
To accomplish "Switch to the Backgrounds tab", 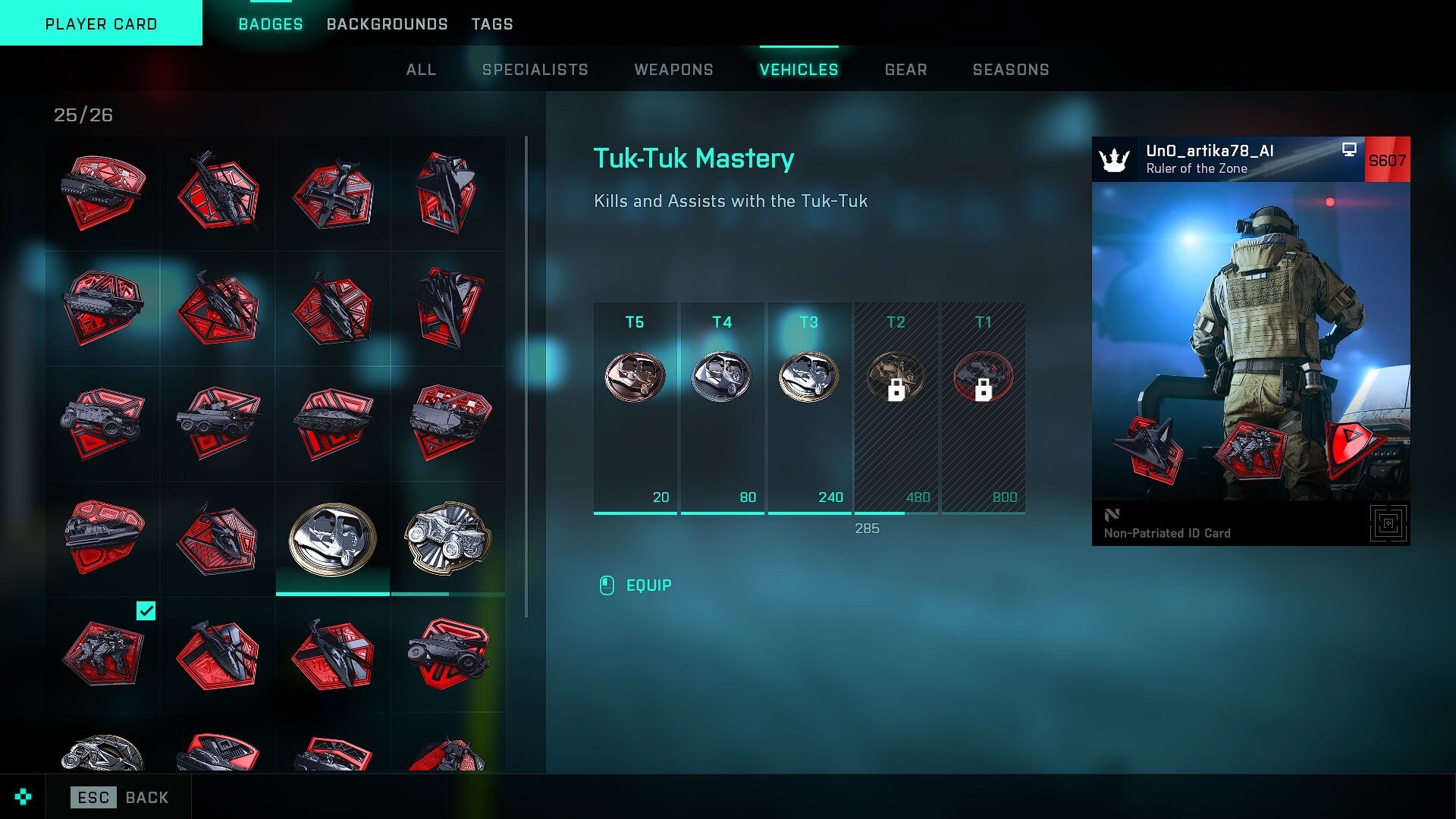I will tap(387, 24).
